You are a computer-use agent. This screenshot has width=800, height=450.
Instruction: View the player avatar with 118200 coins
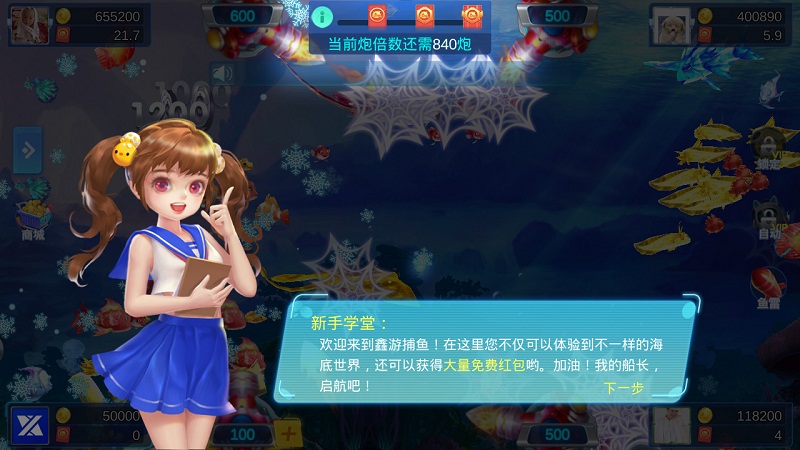pyautogui.click(x=672, y=425)
